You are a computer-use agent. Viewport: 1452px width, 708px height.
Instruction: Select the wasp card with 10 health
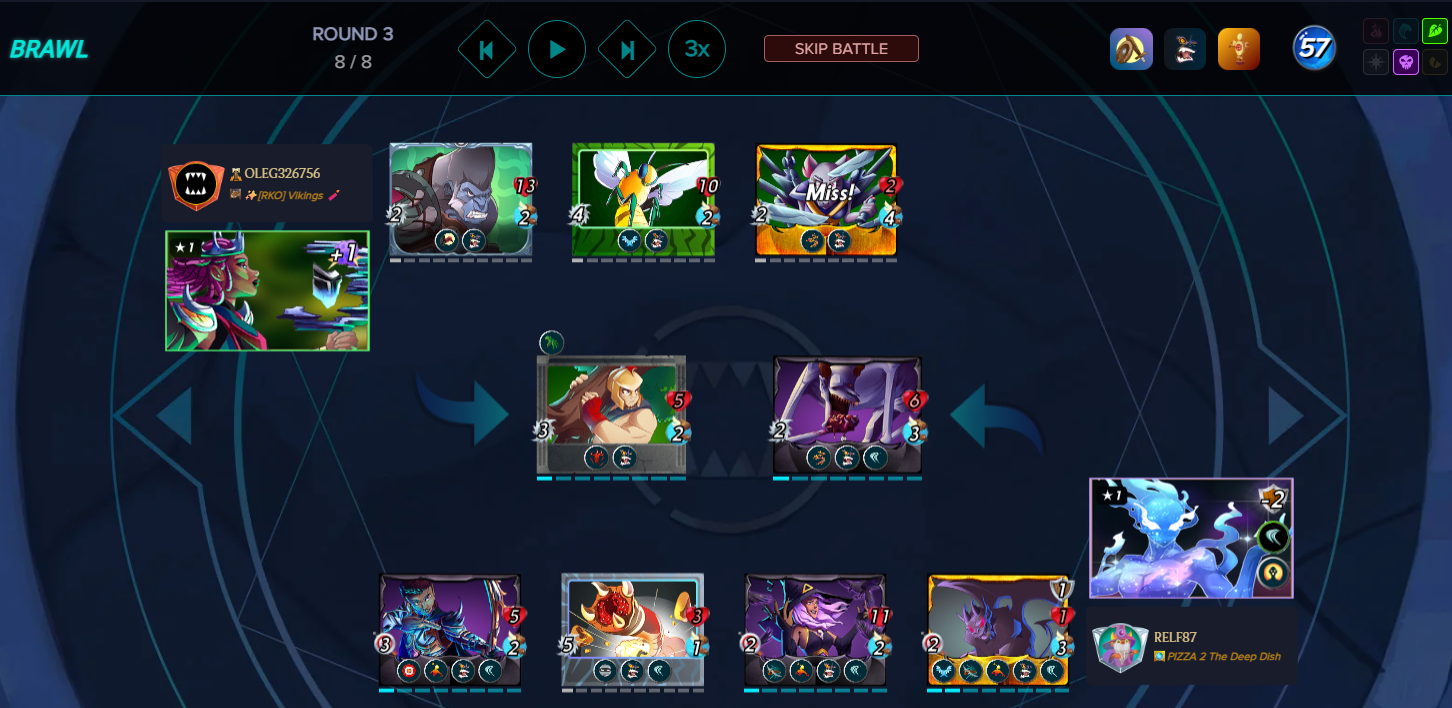click(x=643, y=200)
